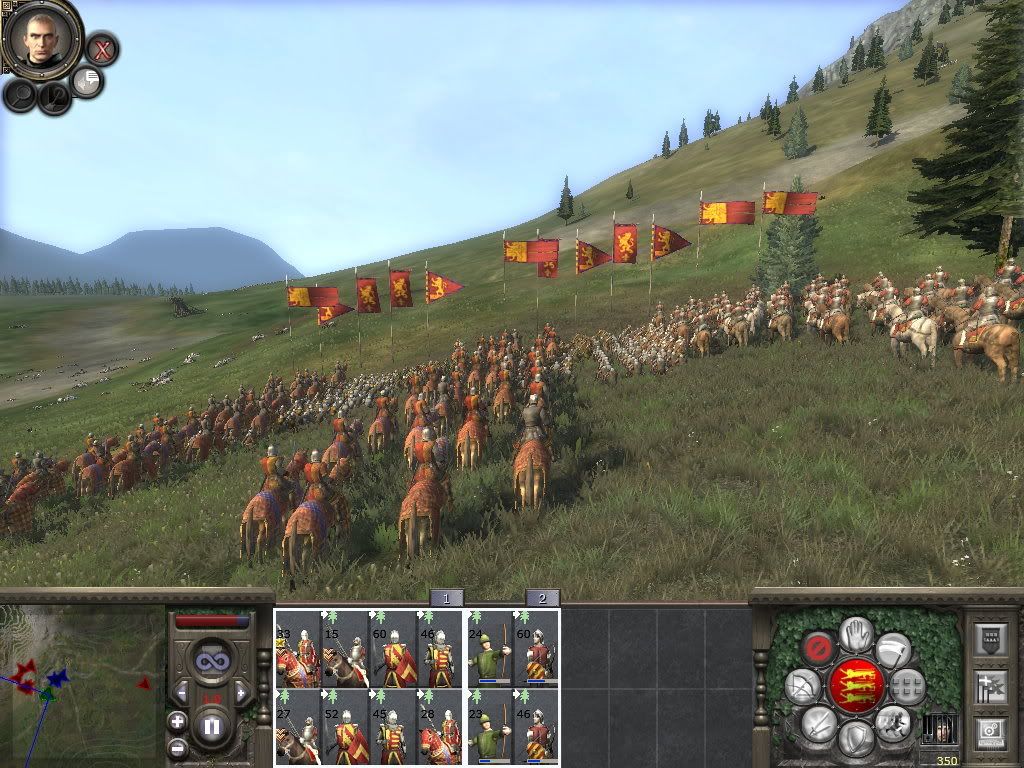Toggle run mode with the running figures icon

point(892,722)
